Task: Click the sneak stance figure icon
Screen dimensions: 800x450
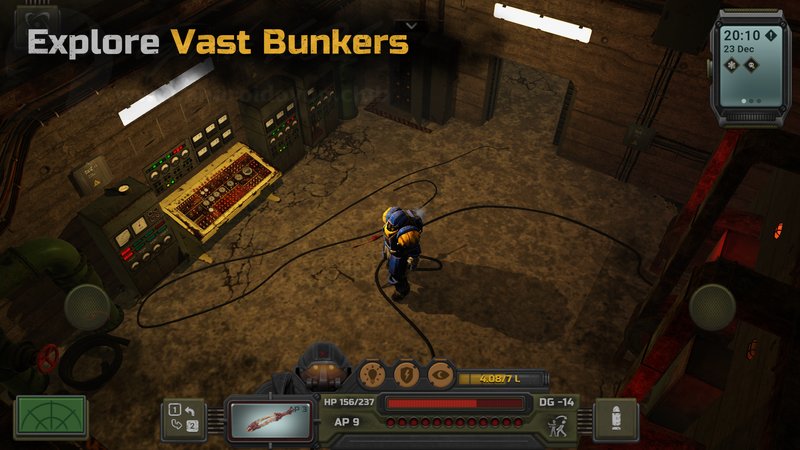Action: [x=558, y=423]
